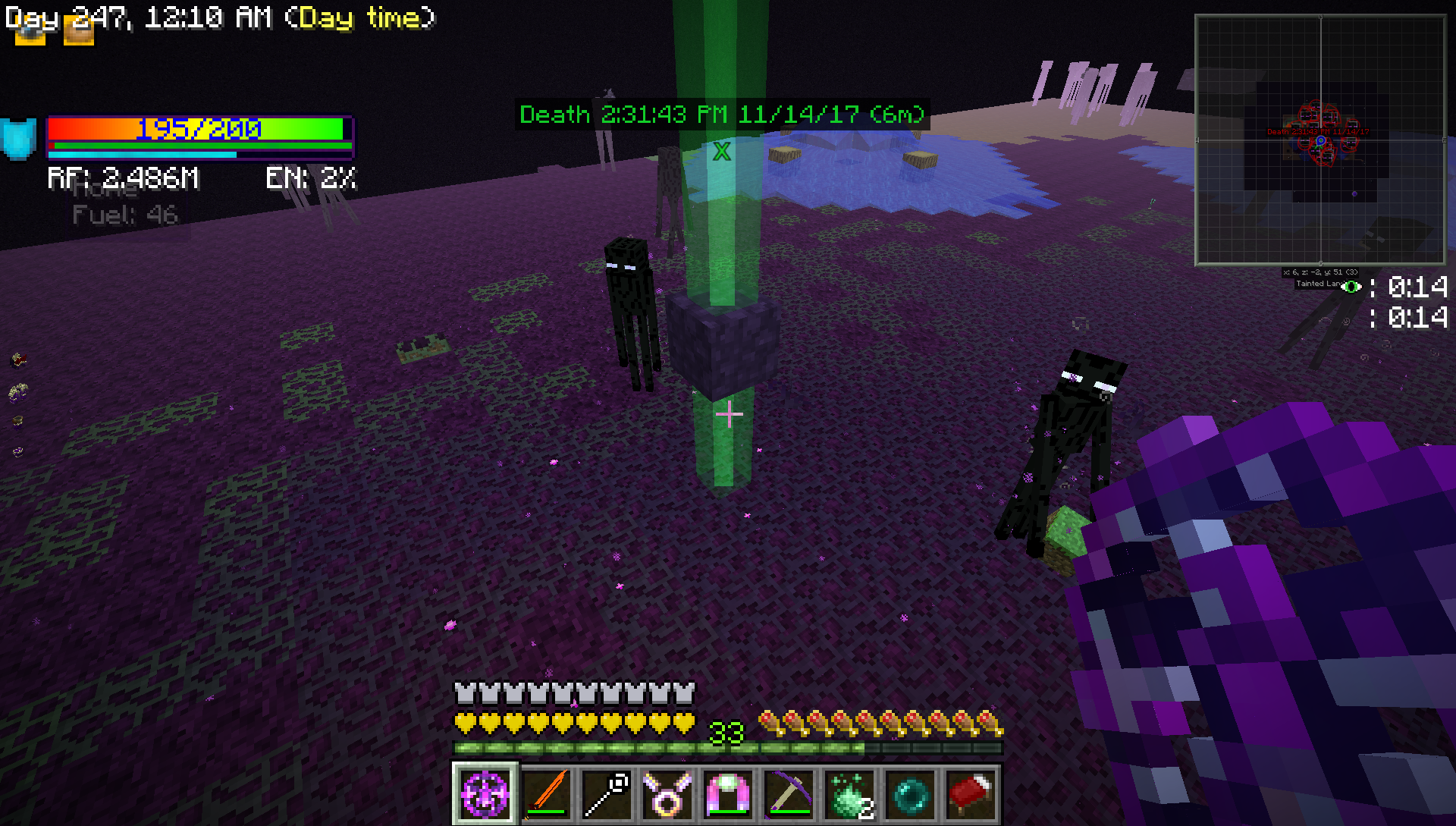The image size is (1456, 826).
Task: Equip the purple pickaxe from the hotbar
Action: [x=789, y=793]
